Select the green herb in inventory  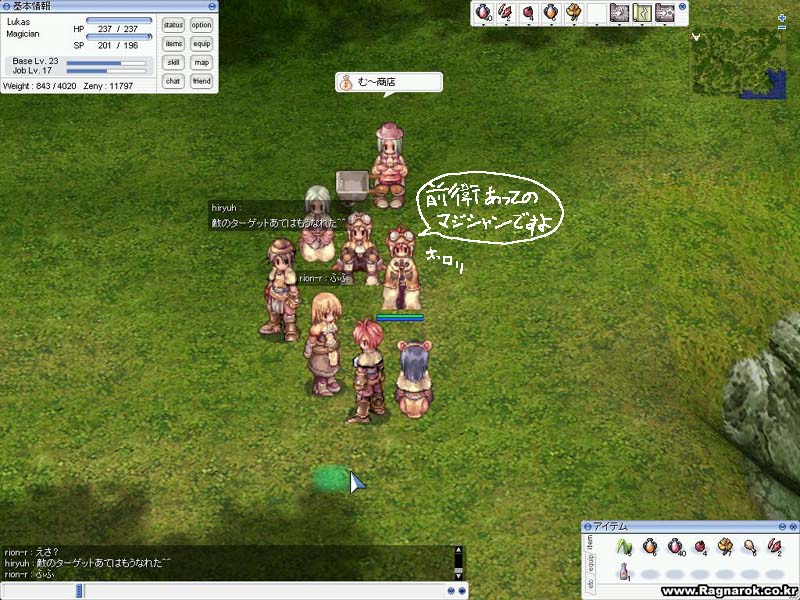coord(625,547)
